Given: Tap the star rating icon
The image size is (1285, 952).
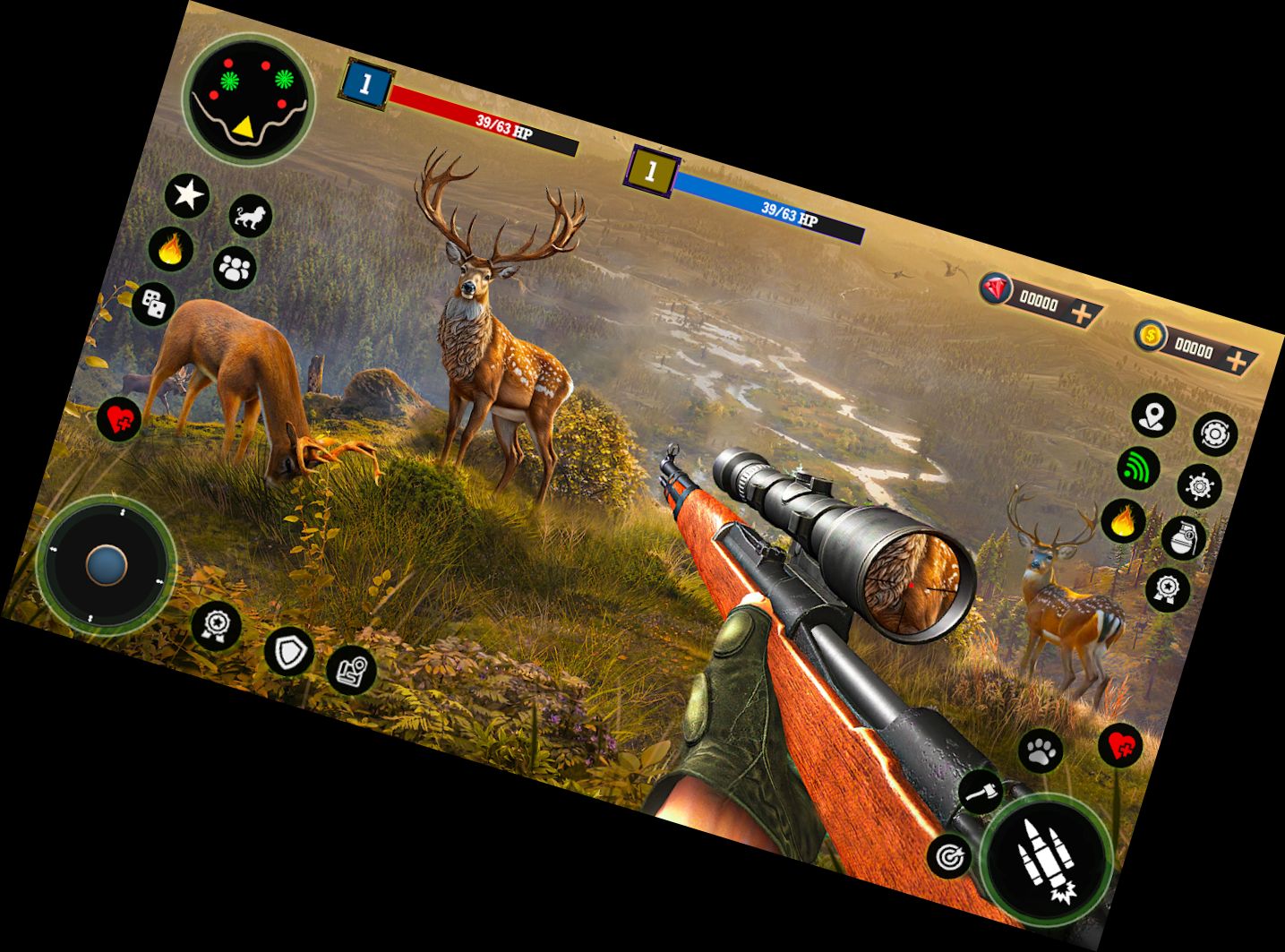Looking at the screenshot, I should pyautogui.click(x=186, y=193).
